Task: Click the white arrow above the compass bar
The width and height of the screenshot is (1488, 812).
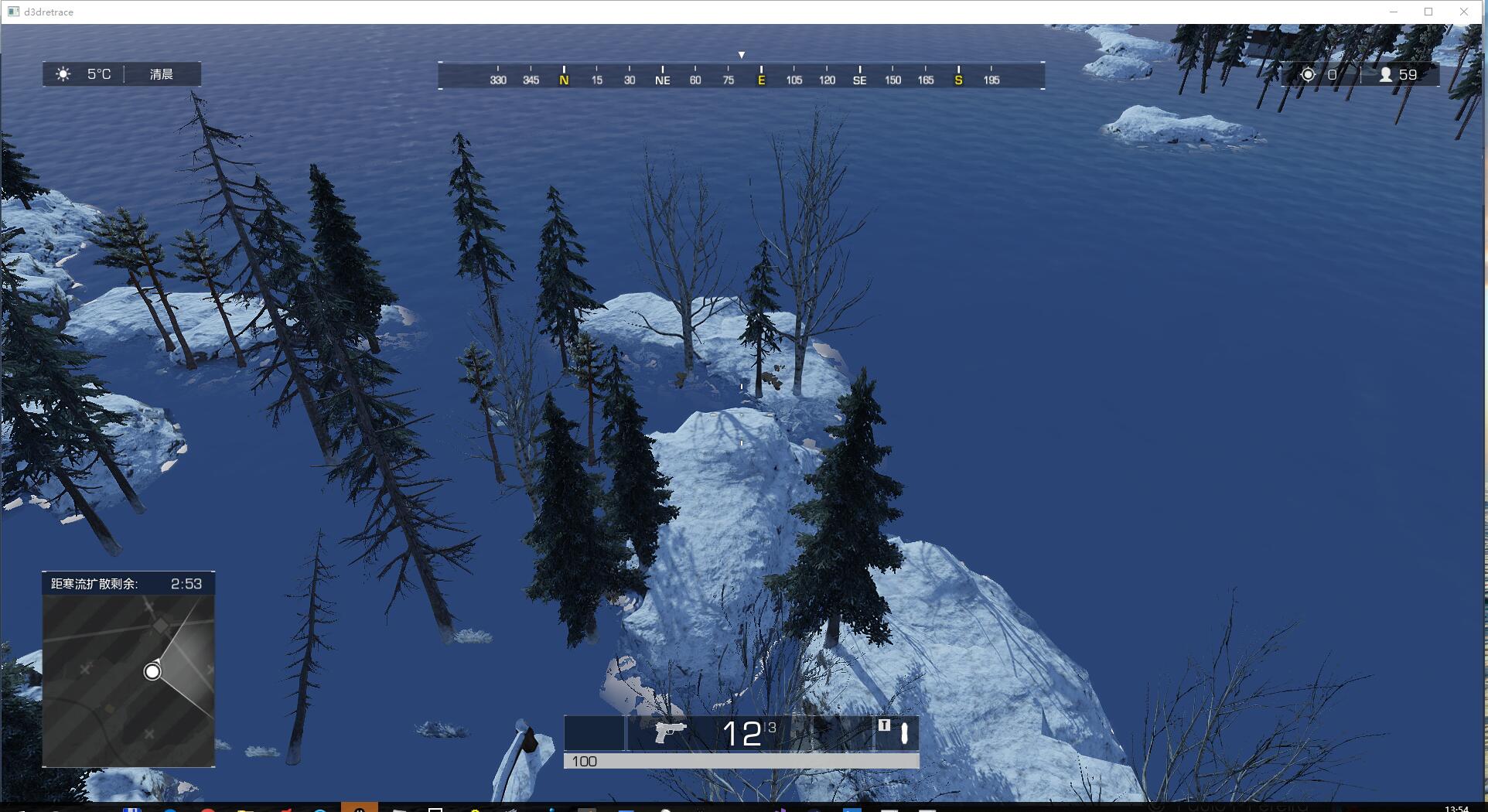Action: click(742, 54)
